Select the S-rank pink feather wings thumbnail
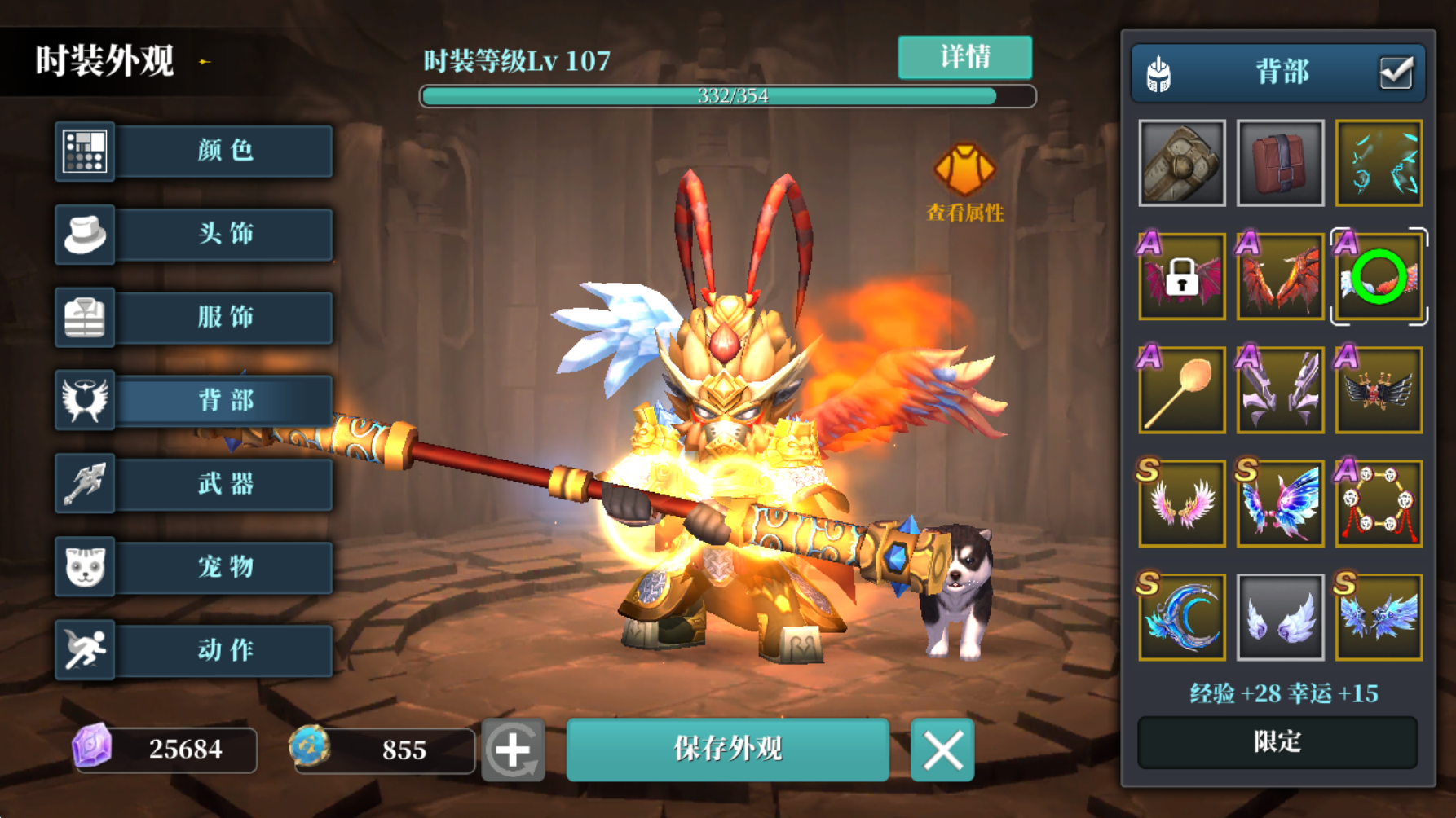The image size is (1456, 818). point(1181,503)
